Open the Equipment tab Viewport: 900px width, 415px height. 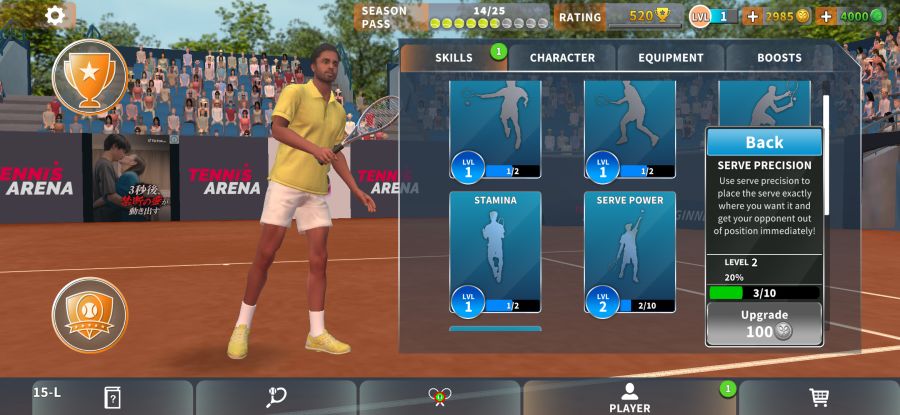[x=671, y=58]
